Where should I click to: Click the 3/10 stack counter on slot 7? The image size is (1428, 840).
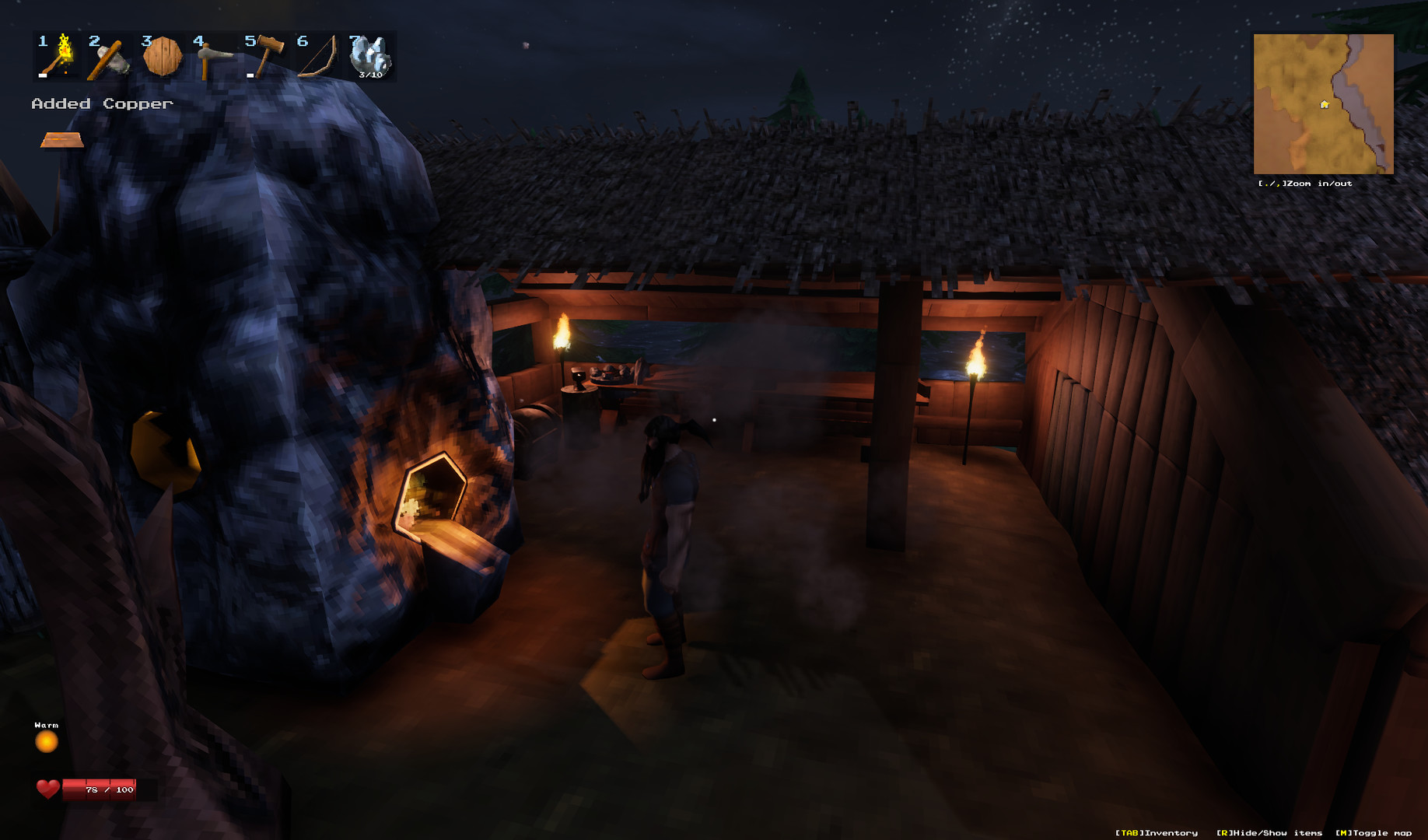coord(371,75)
